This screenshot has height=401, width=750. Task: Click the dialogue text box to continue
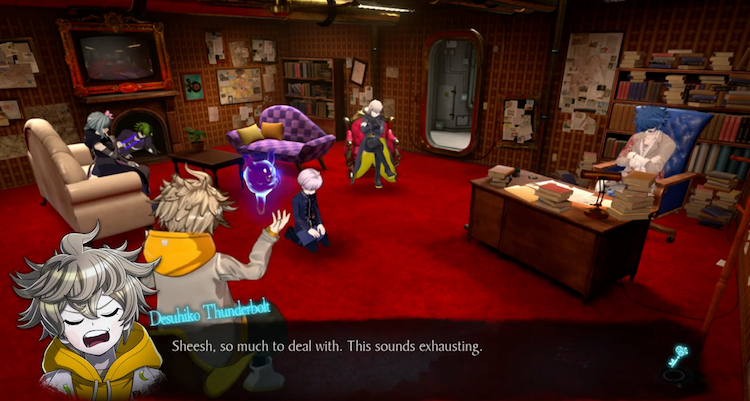400,348
